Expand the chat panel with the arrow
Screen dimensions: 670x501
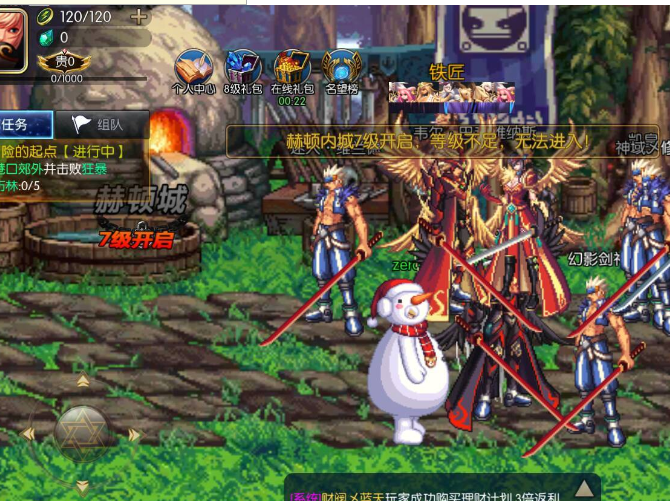click(x=584, y=487)
